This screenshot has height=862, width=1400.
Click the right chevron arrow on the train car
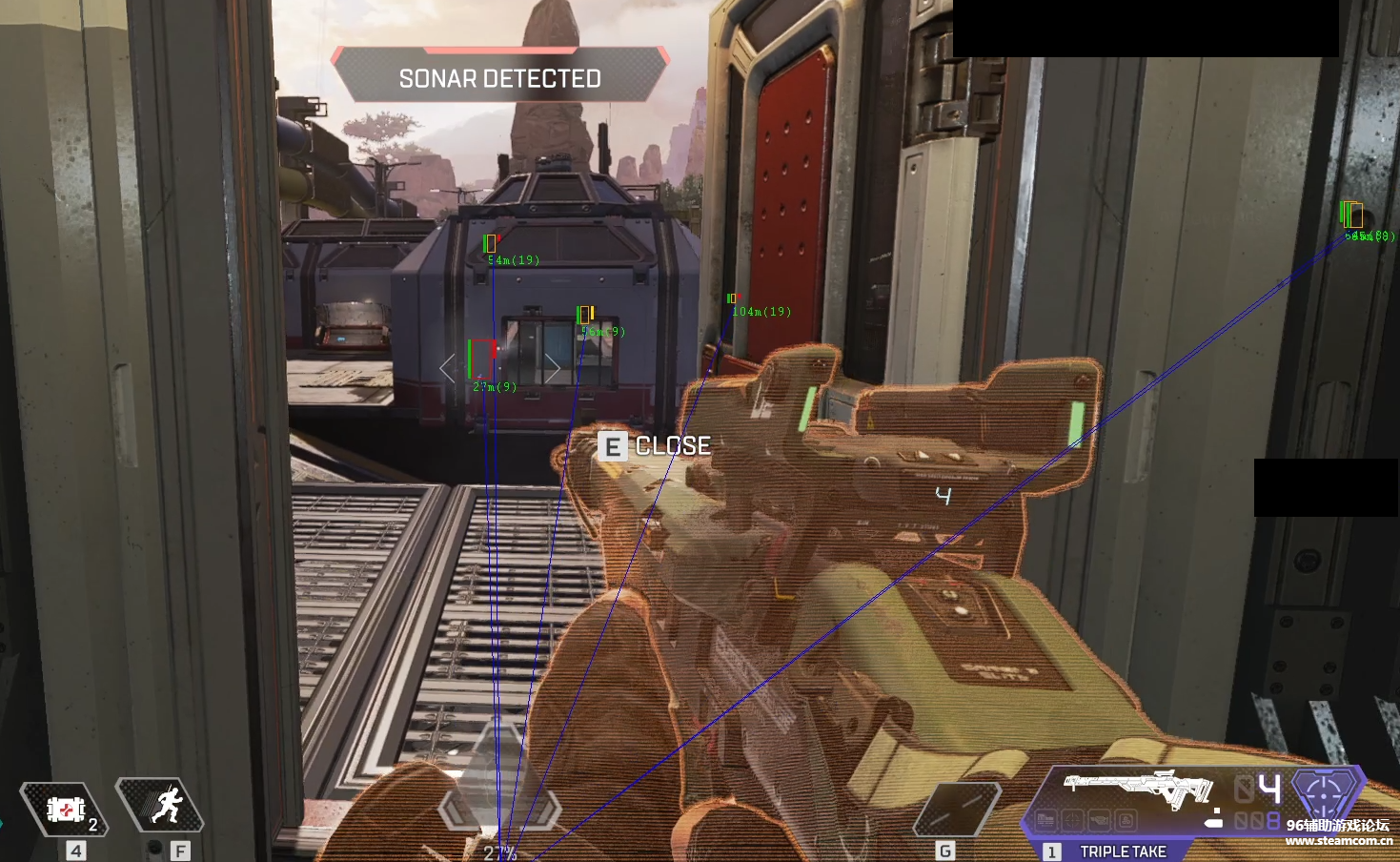coord(553,366)
